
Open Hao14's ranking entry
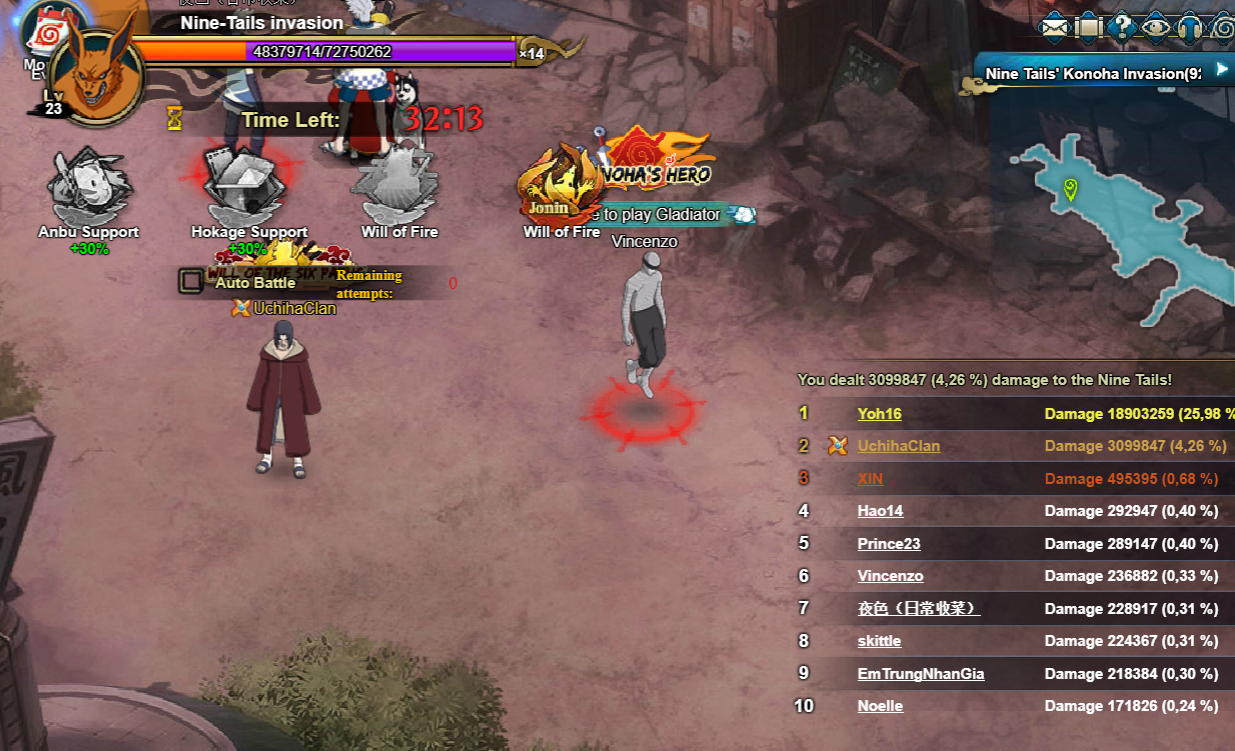(x=880, y=511)
